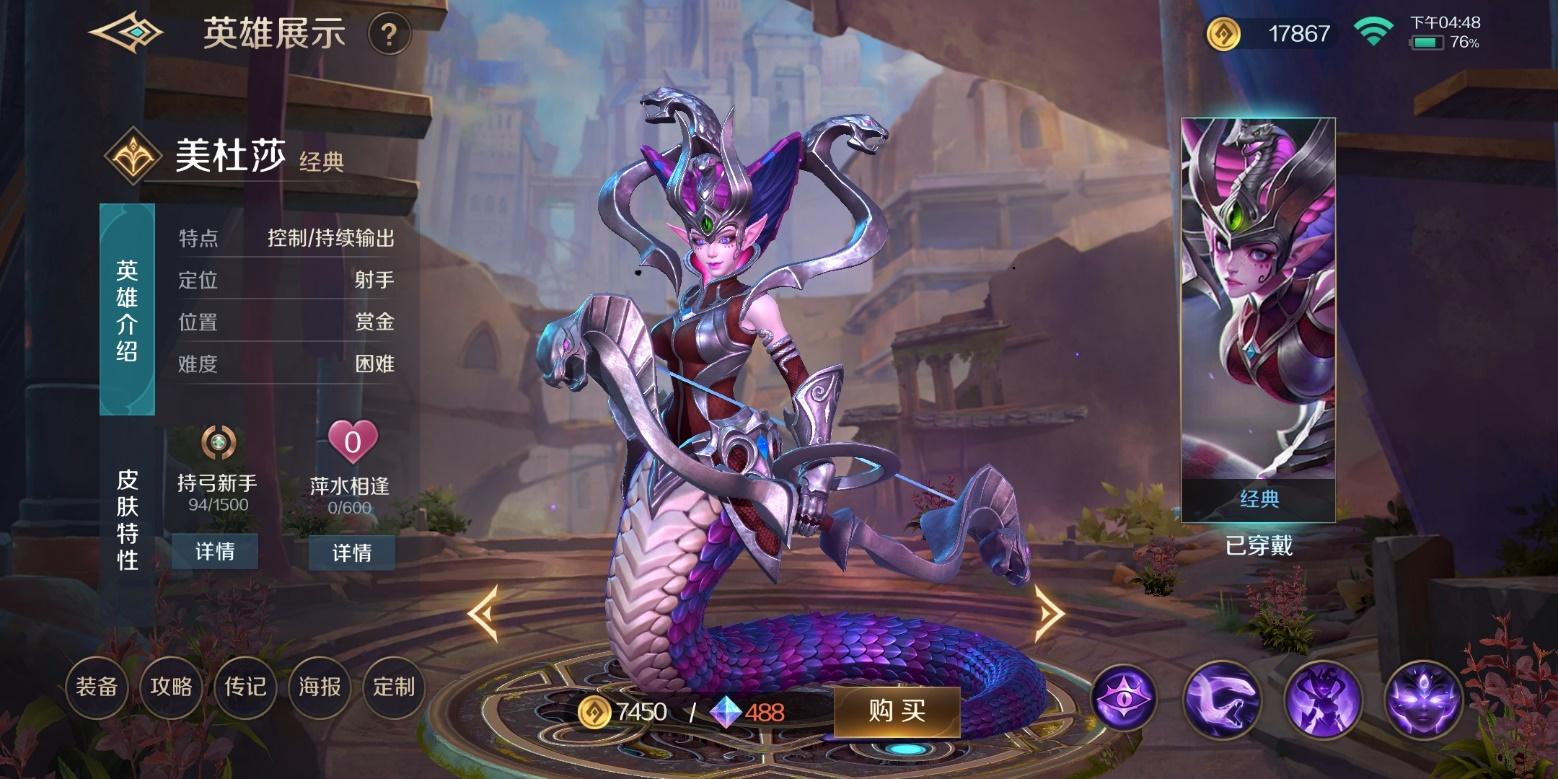Image resolution: width=1558 pixels, height=779 pixels.
Task: Open the 传记 biography button
Action: pyautogui.click(x=245, y=687)
